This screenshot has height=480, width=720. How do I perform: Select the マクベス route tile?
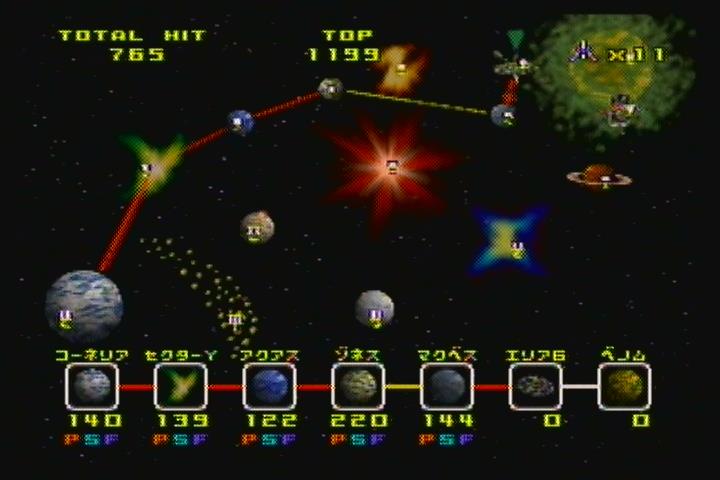point(447,386)
